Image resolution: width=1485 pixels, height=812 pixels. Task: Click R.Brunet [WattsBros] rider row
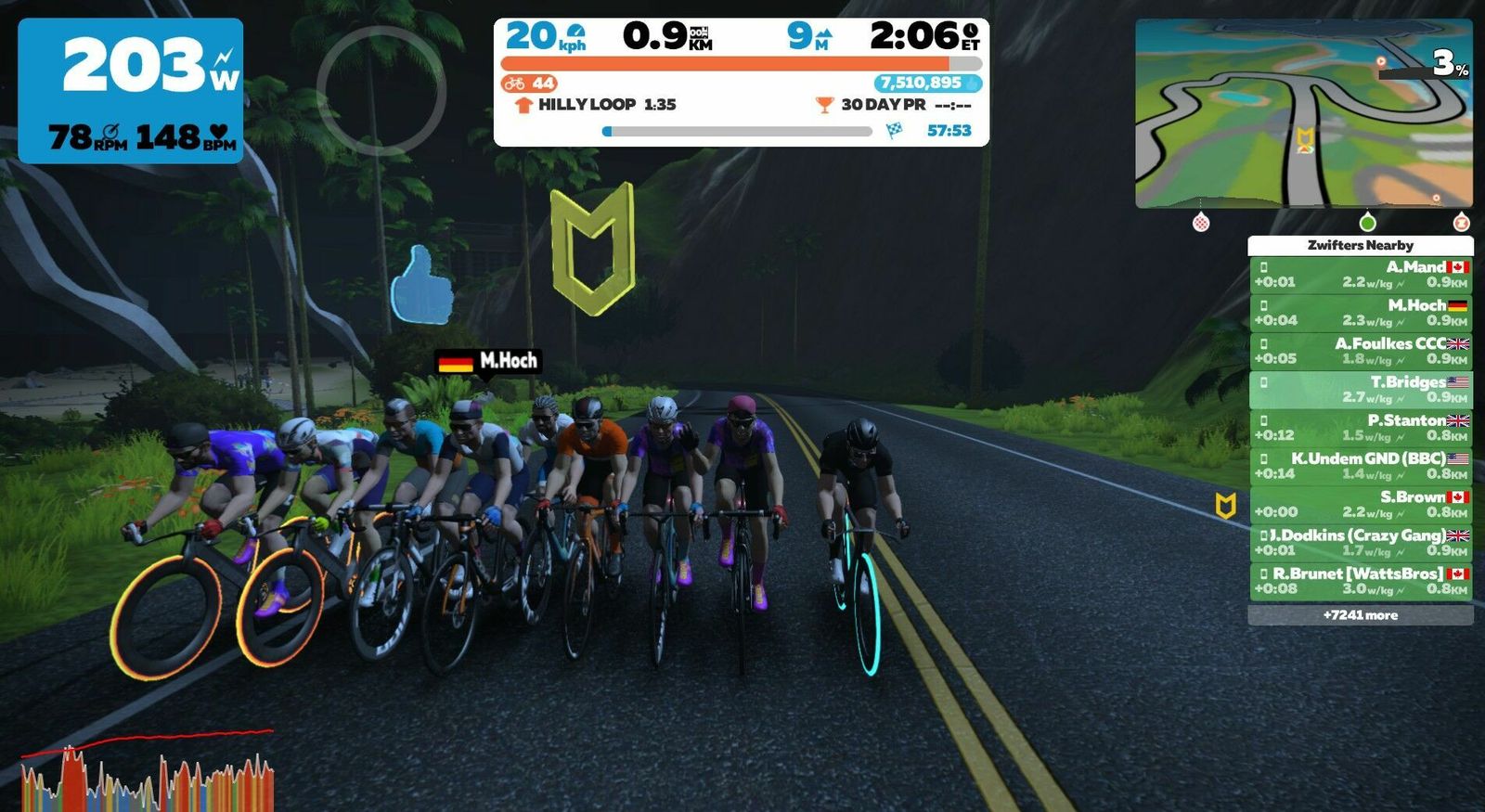point(1361,581)
